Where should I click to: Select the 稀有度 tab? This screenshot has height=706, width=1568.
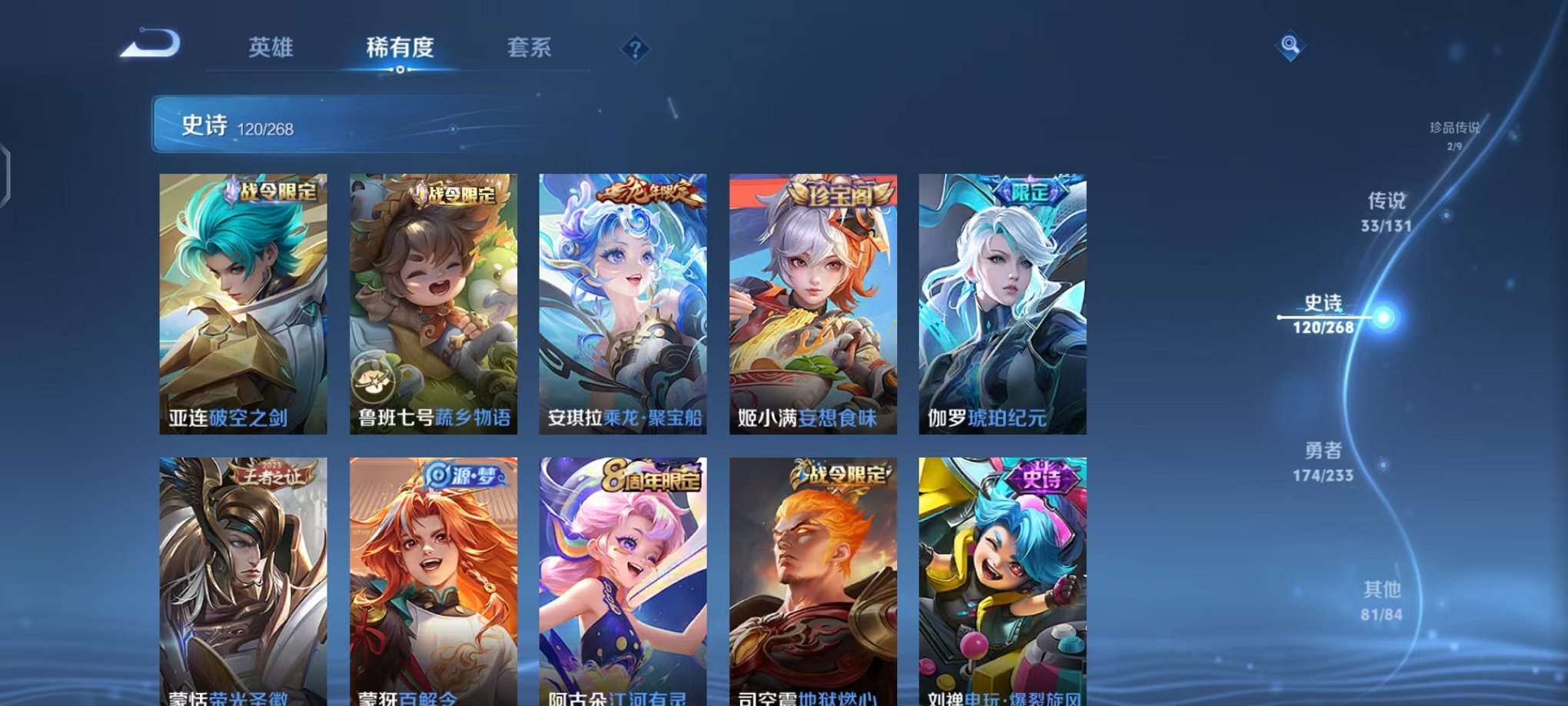click(x=399, y=48)
